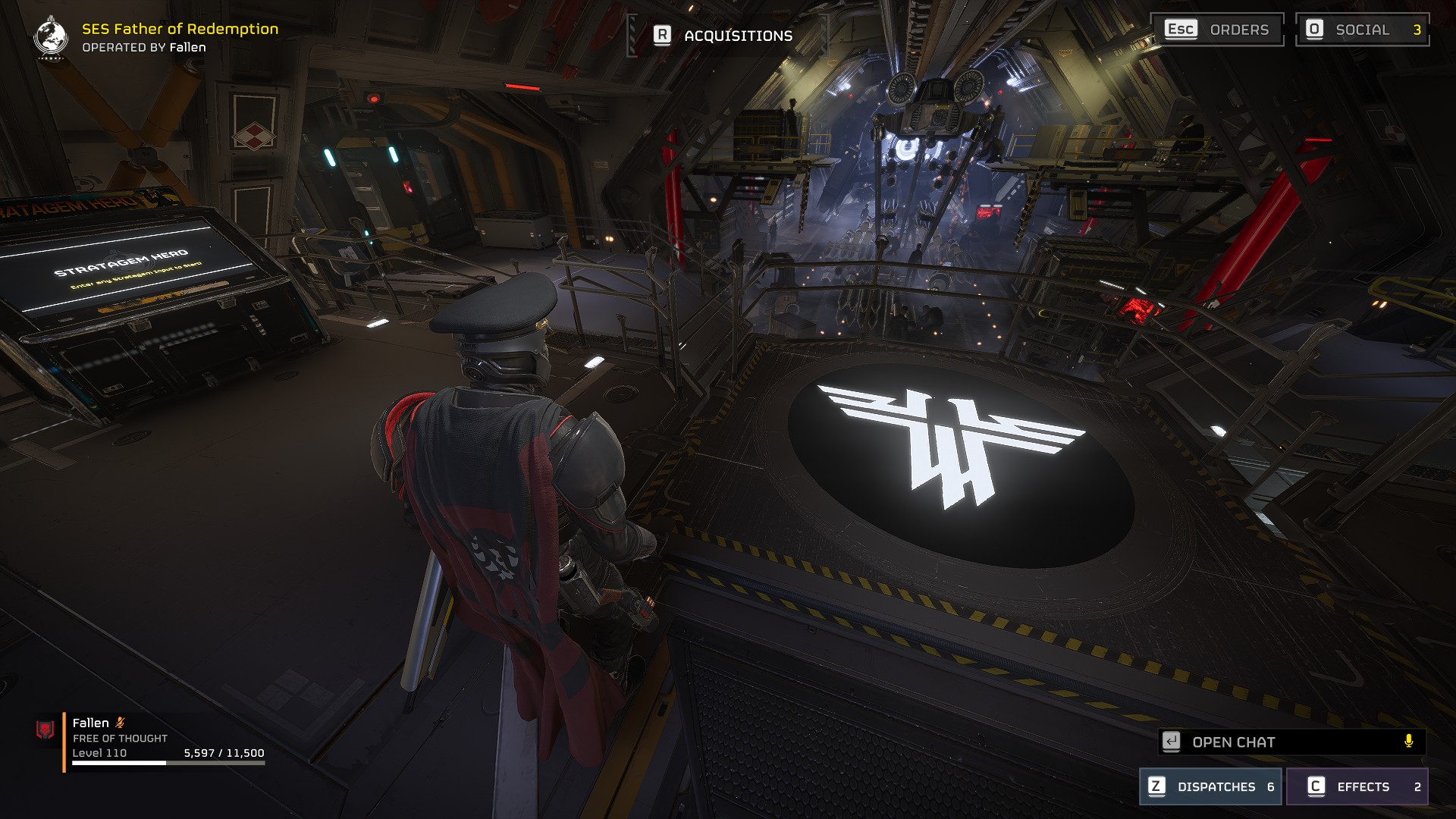This screenshot has width=1456, height=819.
Task: Open the Acquisitions menu
Action: pos(725,36)
